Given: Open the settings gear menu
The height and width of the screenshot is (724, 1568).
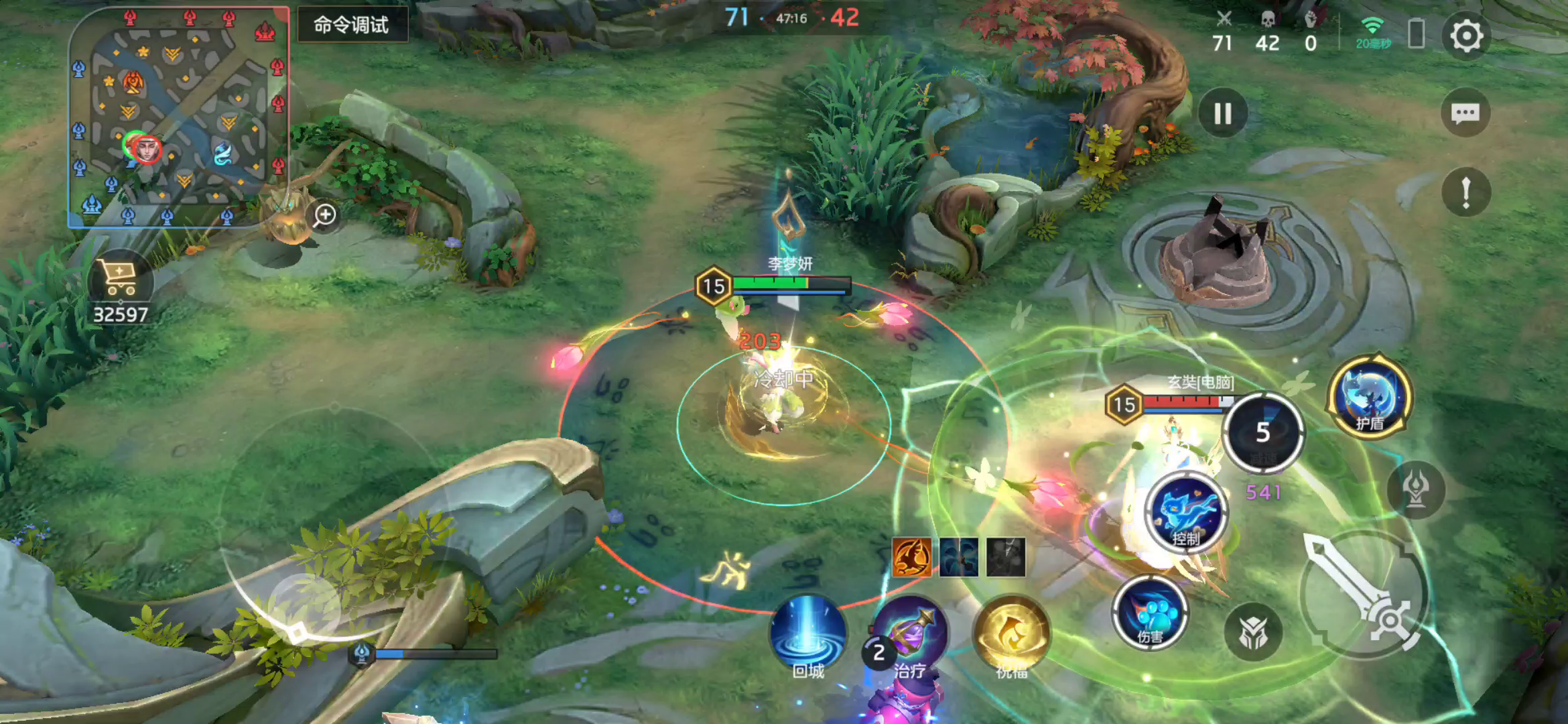Looking at the screenshot, I should click(x=1466, y=36).
